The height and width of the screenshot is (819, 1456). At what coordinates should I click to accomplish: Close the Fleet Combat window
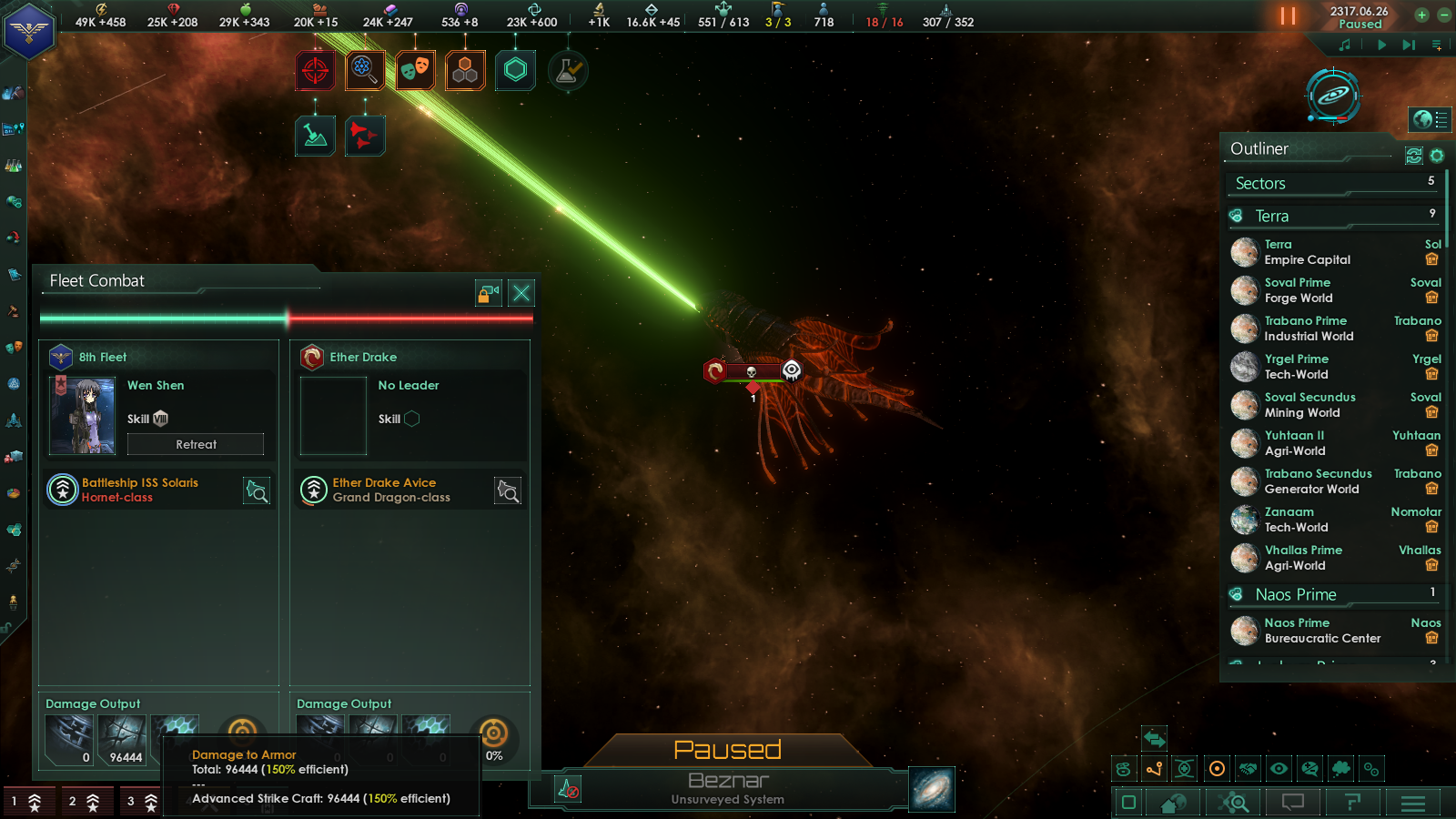pyautogui.click(x=521, y=293)
